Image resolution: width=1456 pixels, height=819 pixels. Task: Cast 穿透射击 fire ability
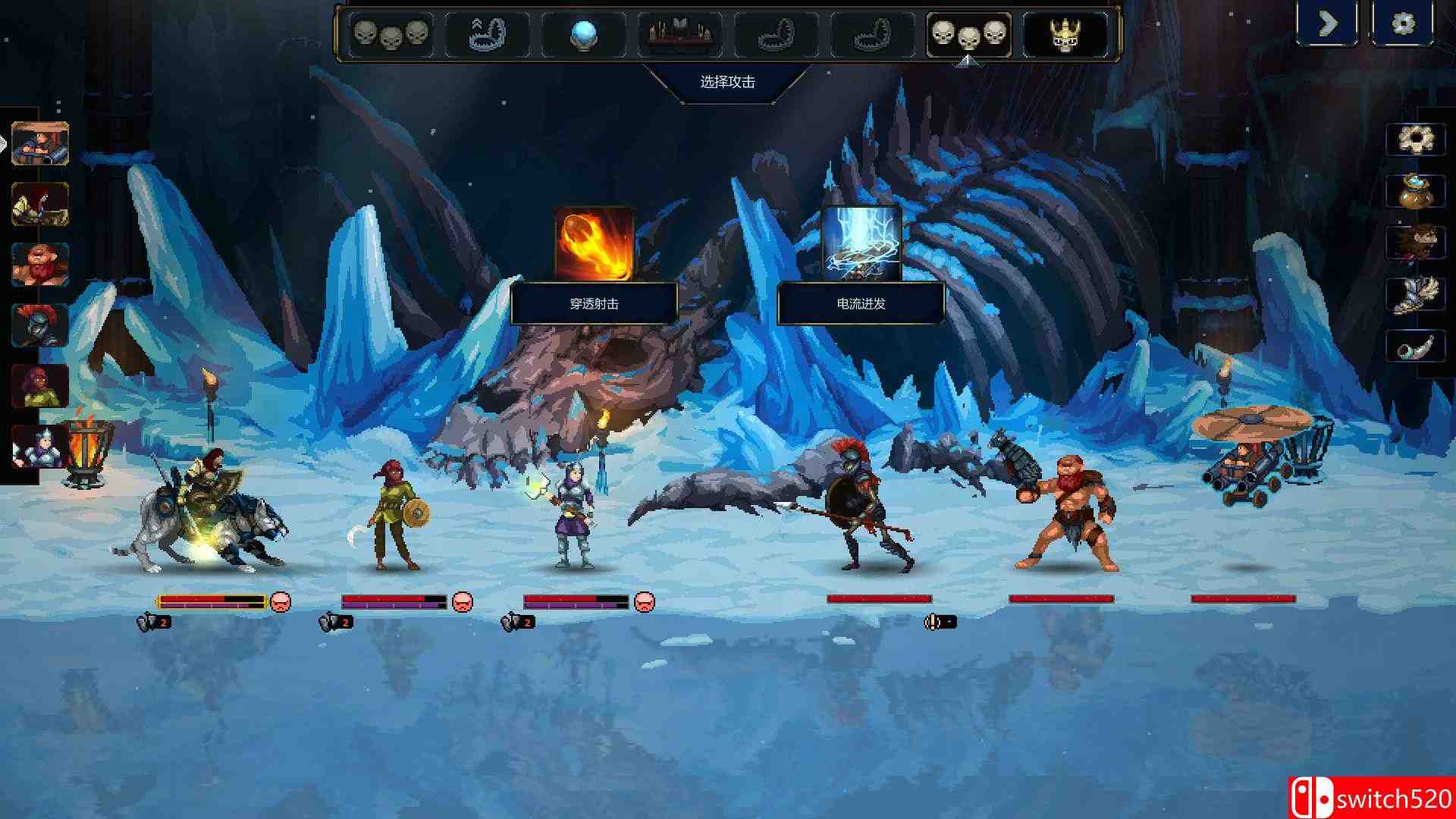[594, 241]
